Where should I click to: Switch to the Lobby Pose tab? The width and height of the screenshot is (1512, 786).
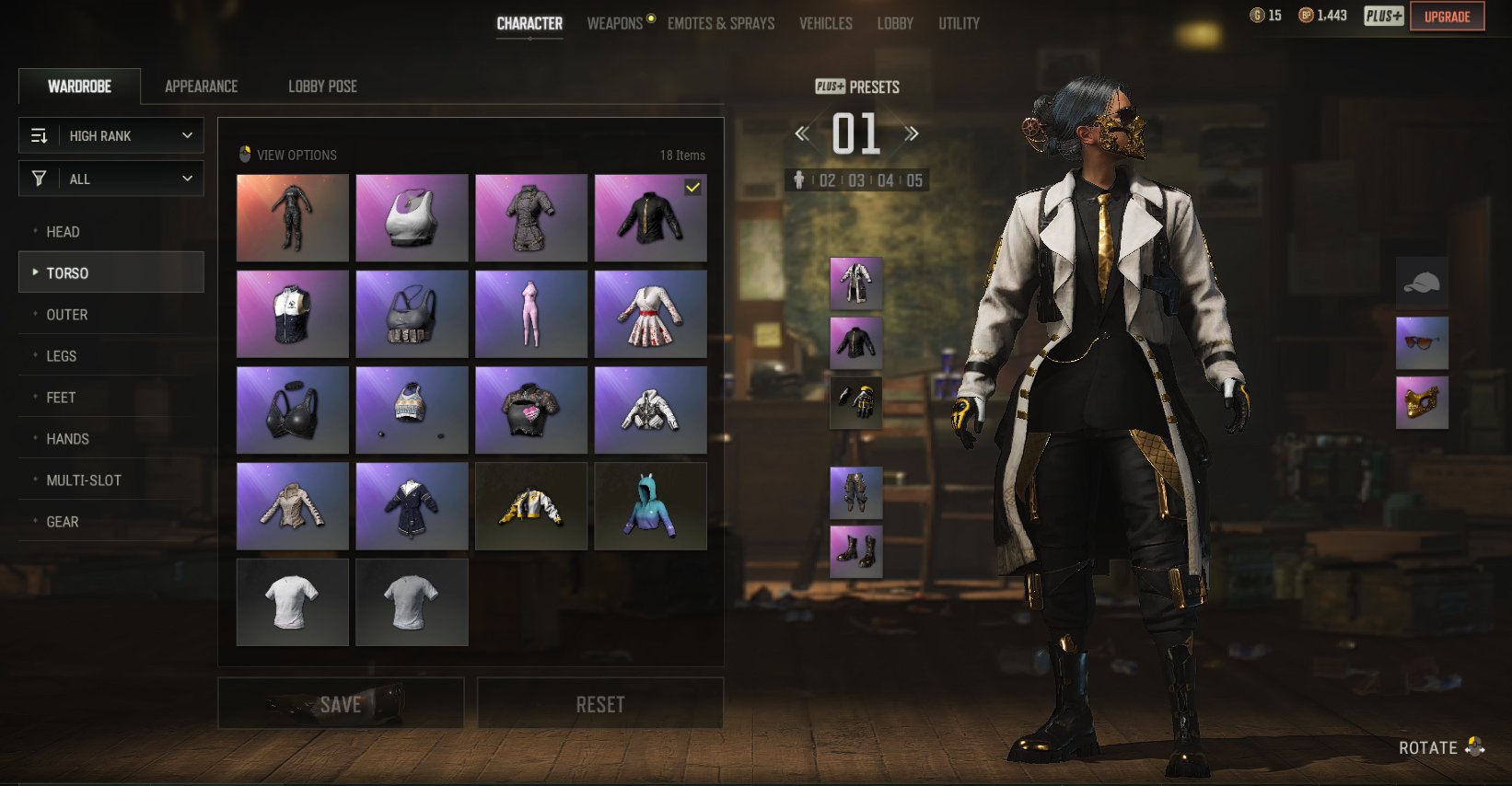click(x=322, y=87)
